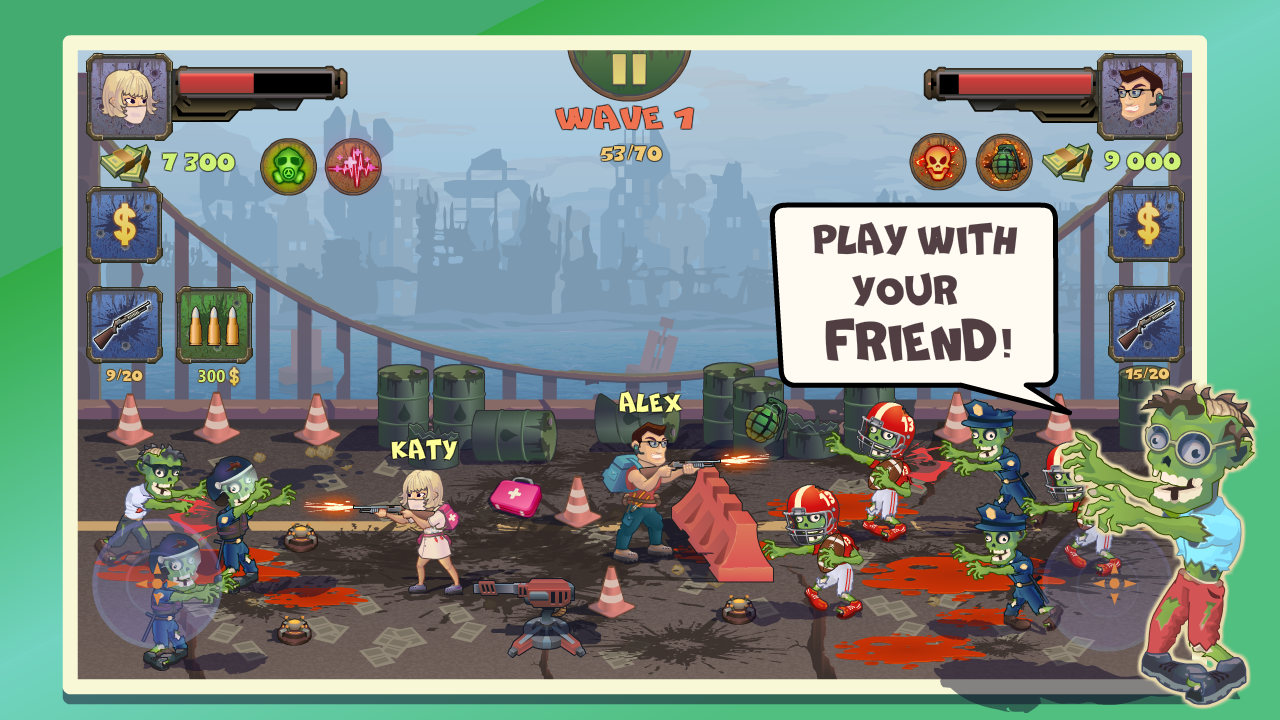Select the pink shockwave power-up
1280x720 pixels.
point(351,162)
